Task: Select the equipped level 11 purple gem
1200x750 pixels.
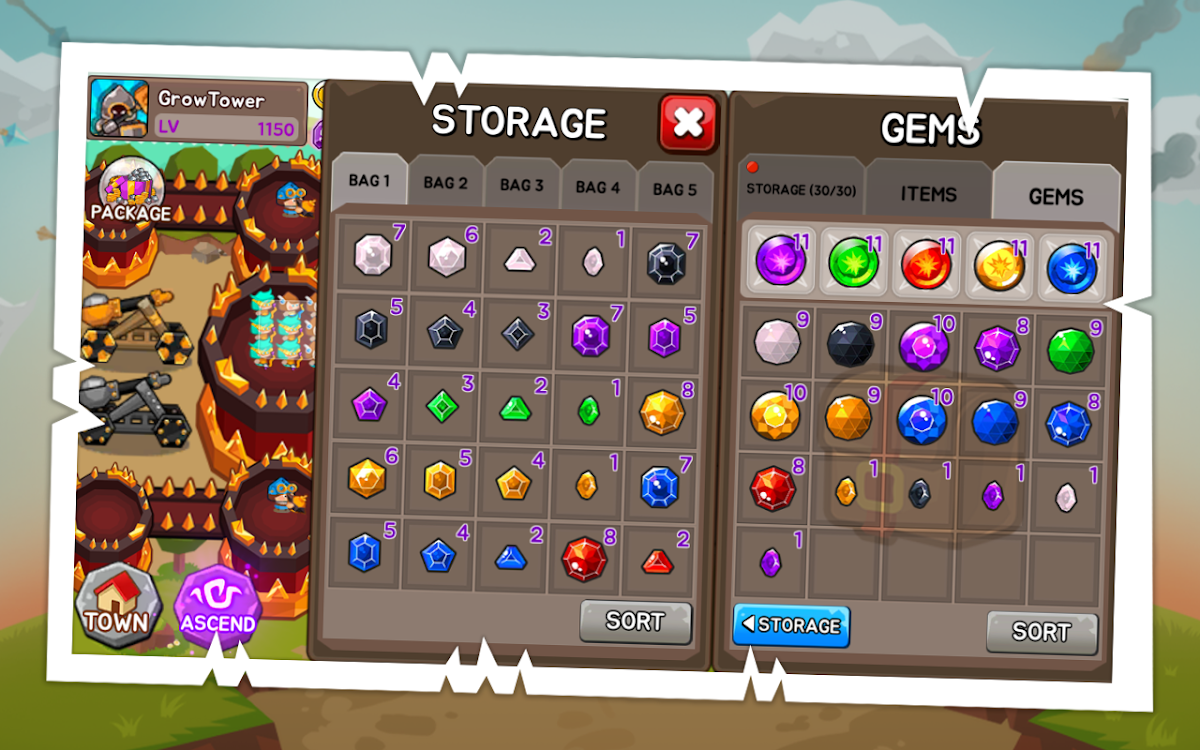Action: (780, 264)
